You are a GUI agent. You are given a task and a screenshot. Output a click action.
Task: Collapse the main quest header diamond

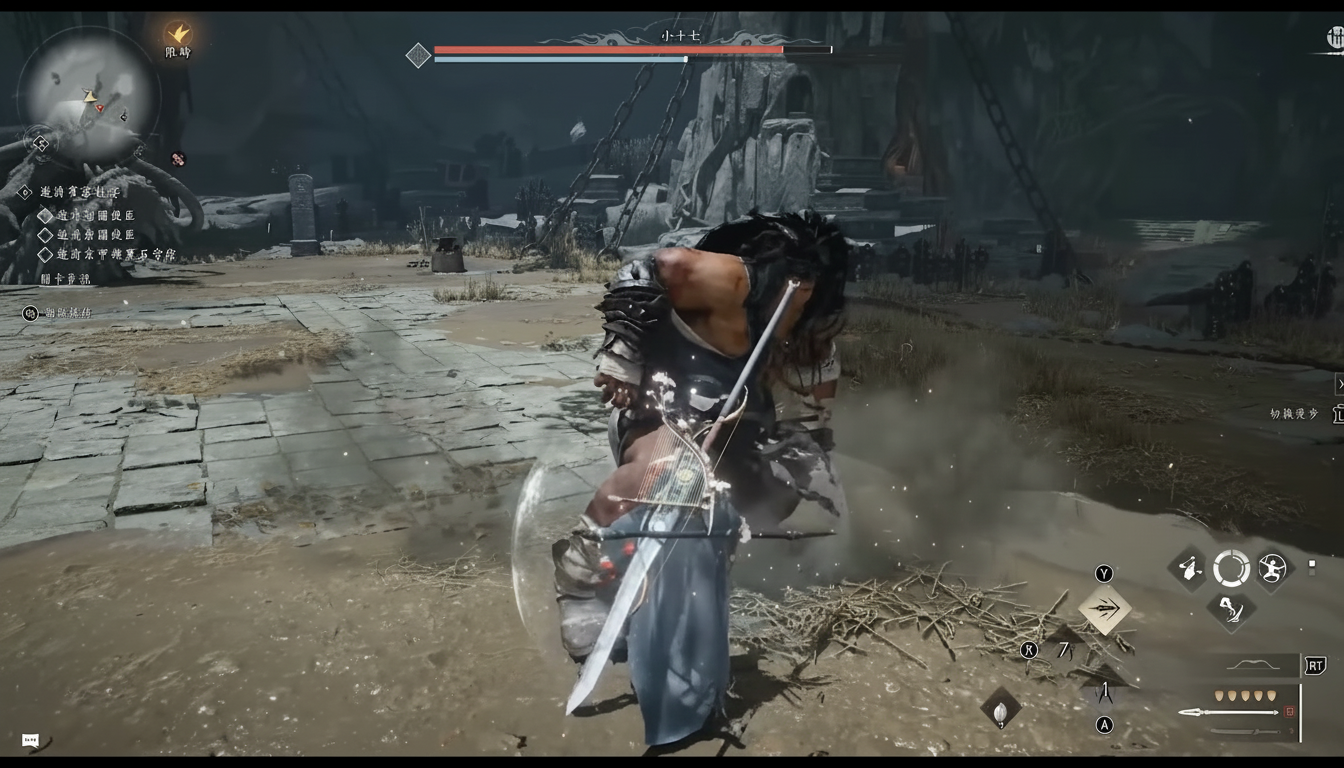coord(25,192)
